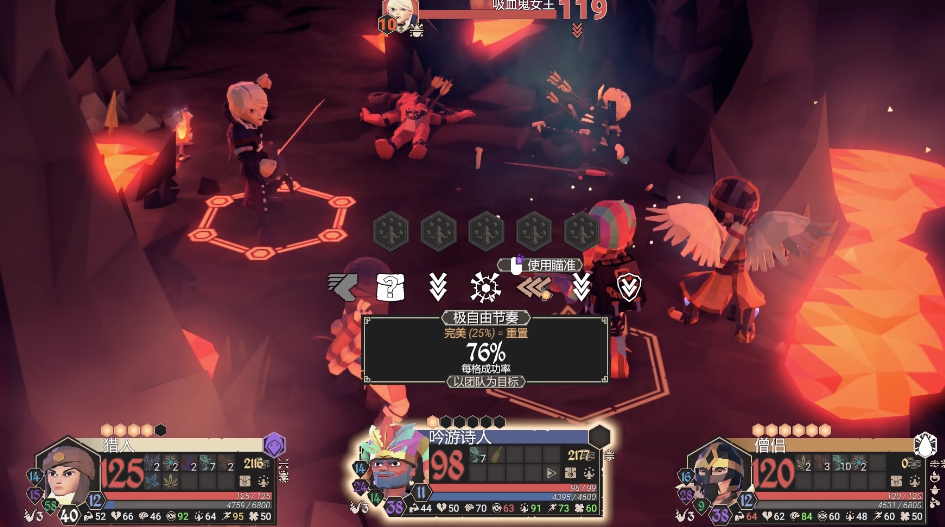Click the play arrow icon in Bard's panel
This screenshot has height=527, width=945.
click(x=550, y=473)
